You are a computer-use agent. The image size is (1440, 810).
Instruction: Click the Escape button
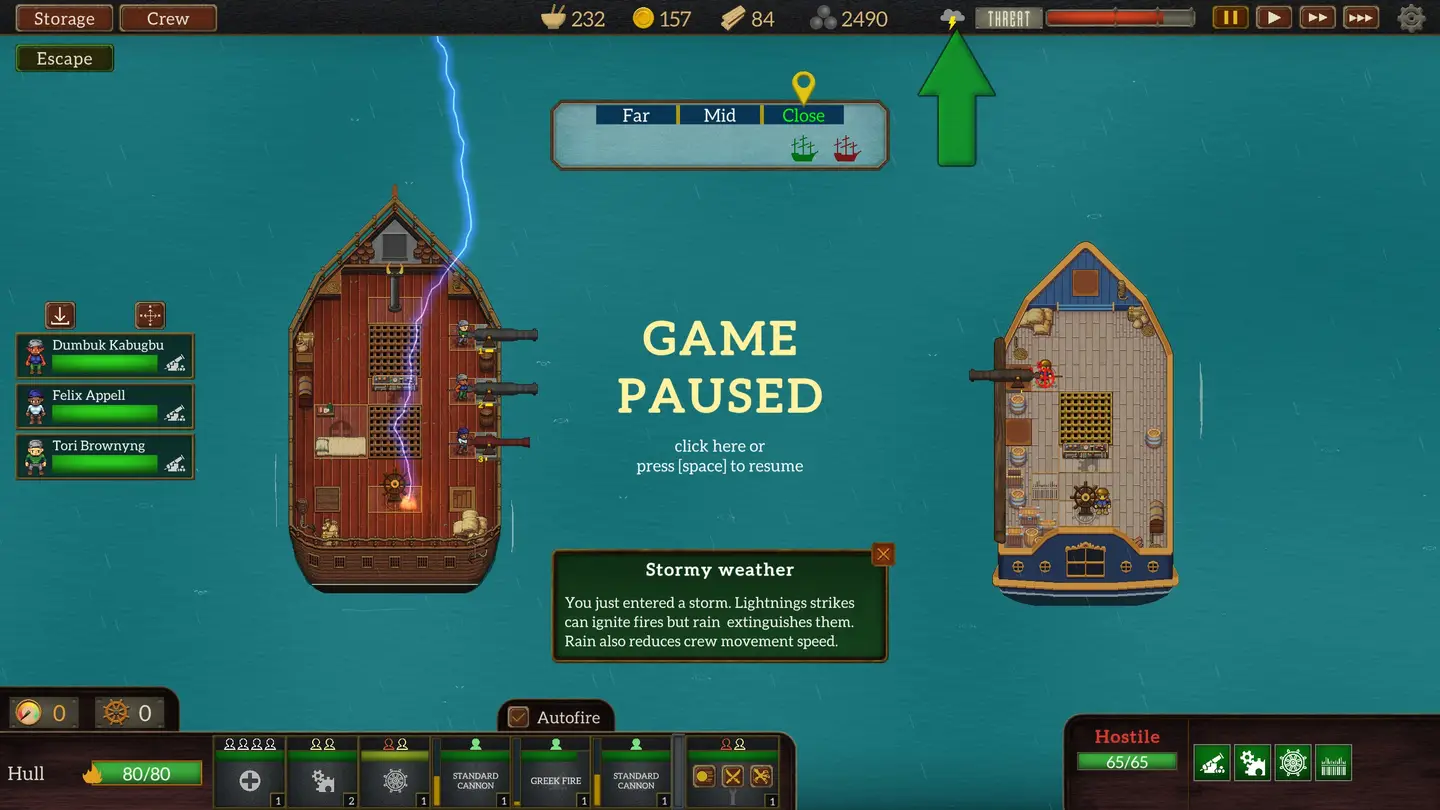point(65,59)
